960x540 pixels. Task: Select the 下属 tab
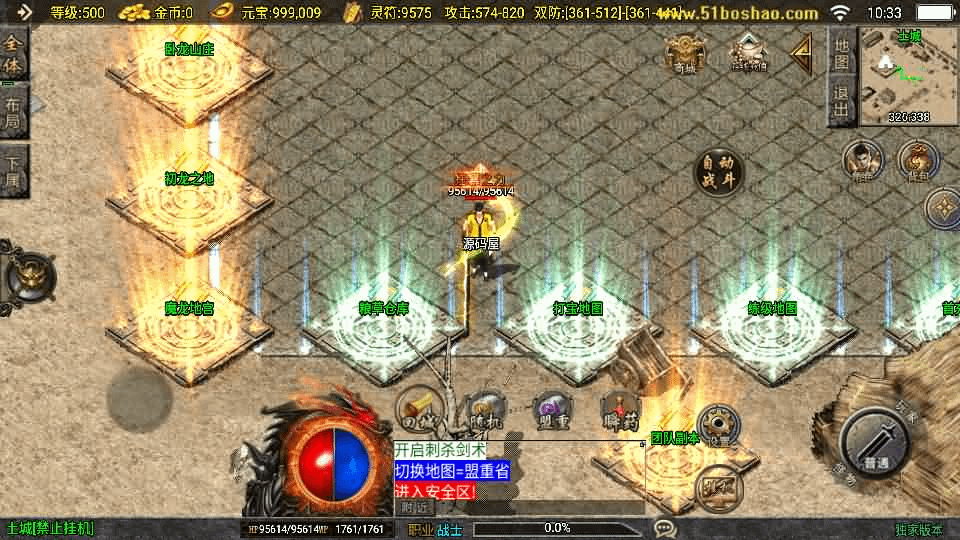(13, 170)
